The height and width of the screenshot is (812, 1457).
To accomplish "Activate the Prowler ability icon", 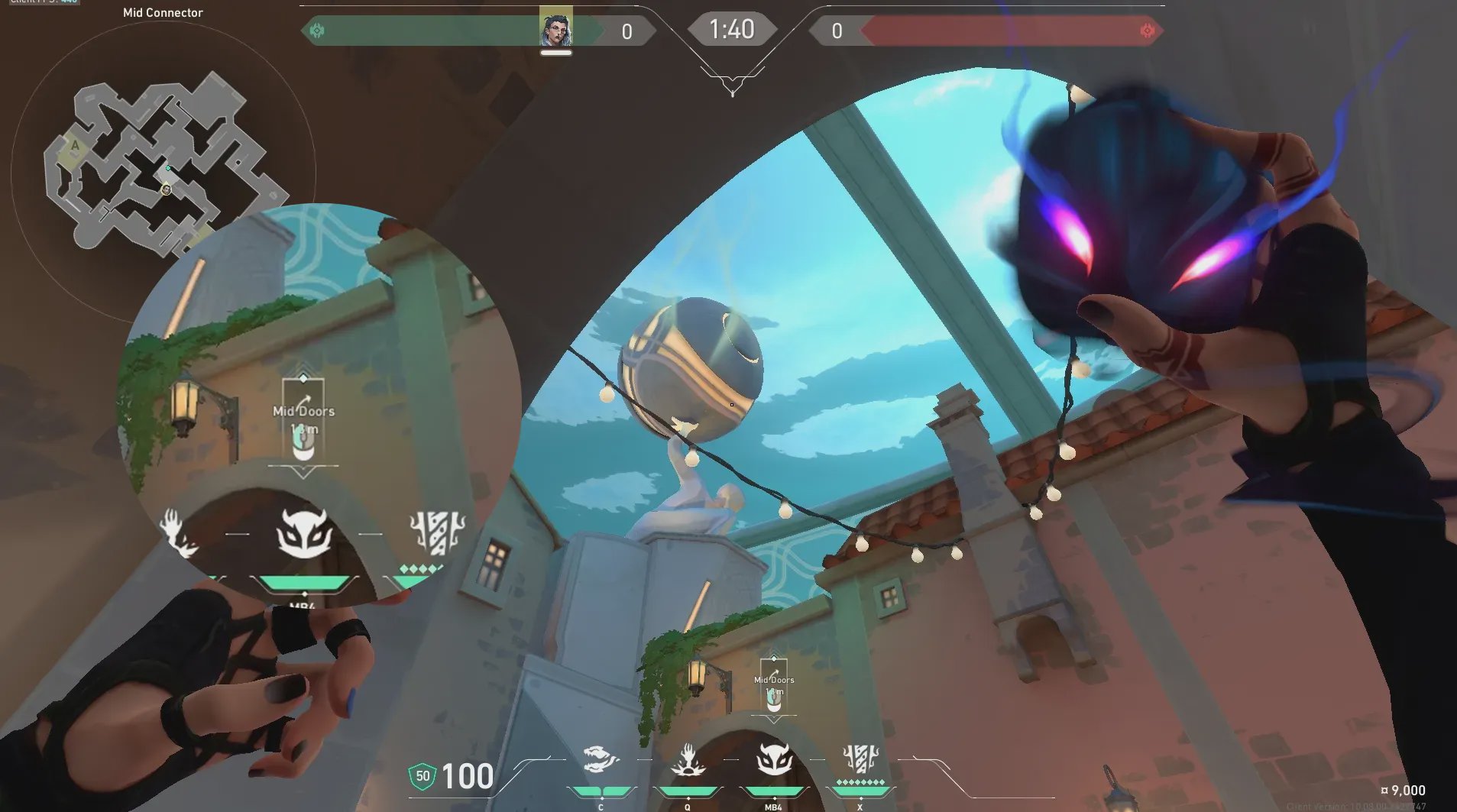I will click(601, 761).
